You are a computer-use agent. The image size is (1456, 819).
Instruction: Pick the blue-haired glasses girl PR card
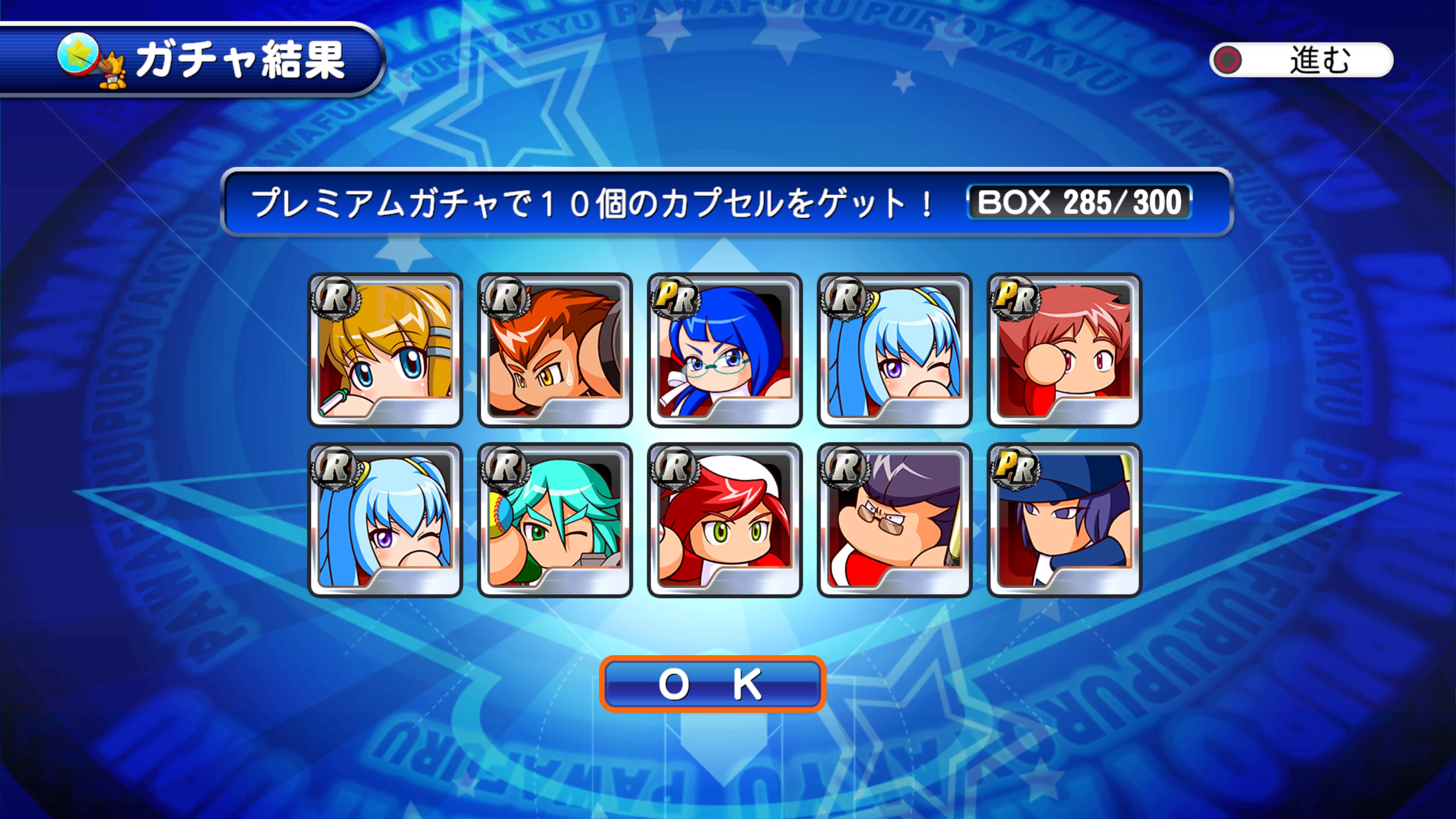coord(725,350)
